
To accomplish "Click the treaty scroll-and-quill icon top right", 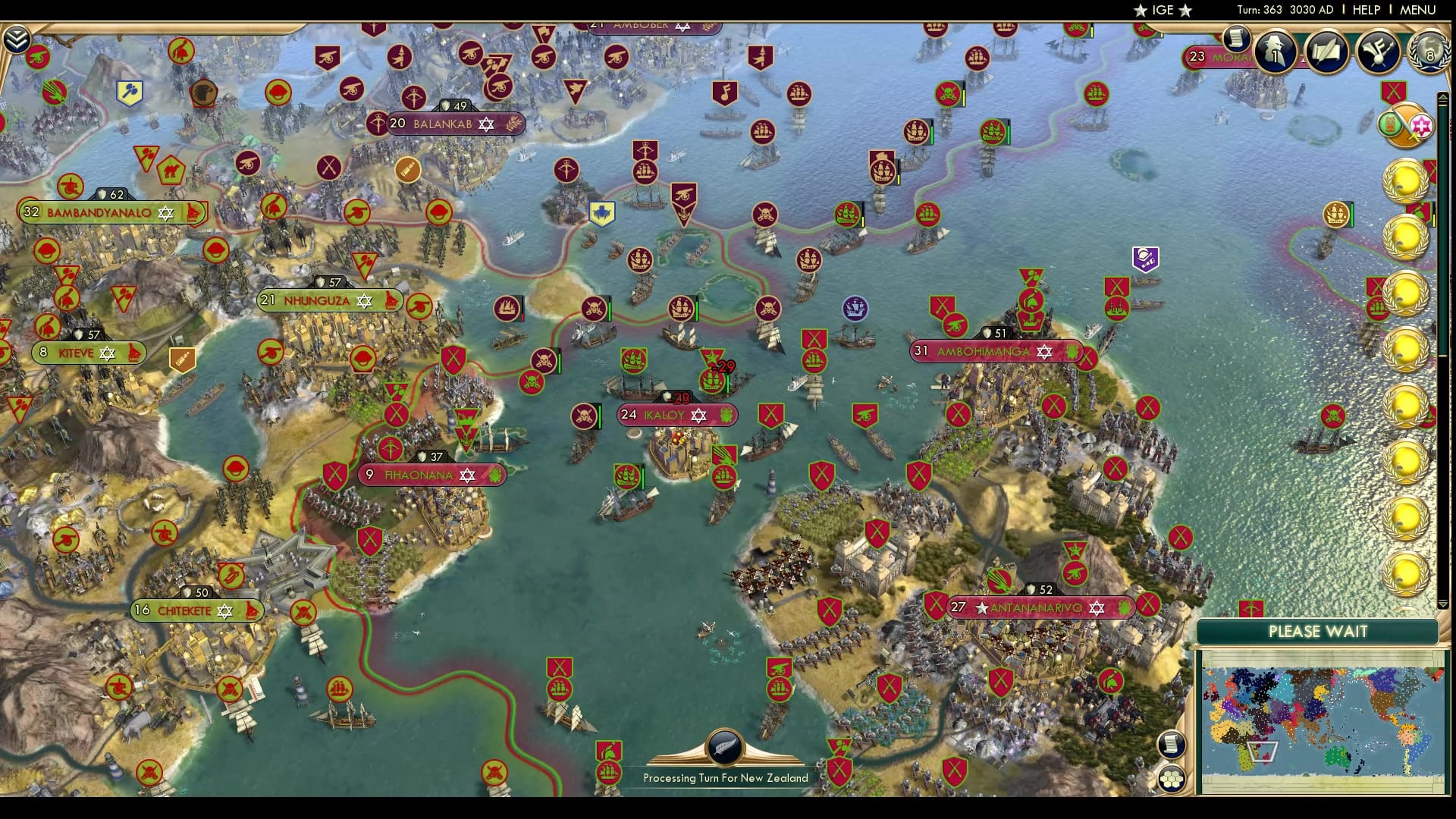I will click(x=1329, y=52).
